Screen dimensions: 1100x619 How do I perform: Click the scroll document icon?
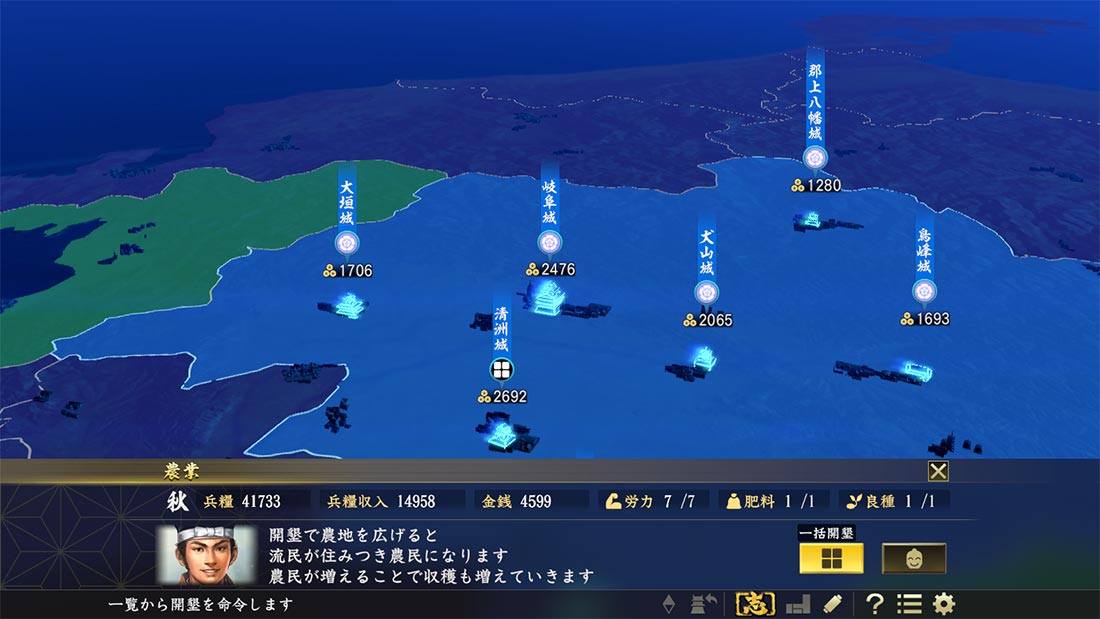831,604
